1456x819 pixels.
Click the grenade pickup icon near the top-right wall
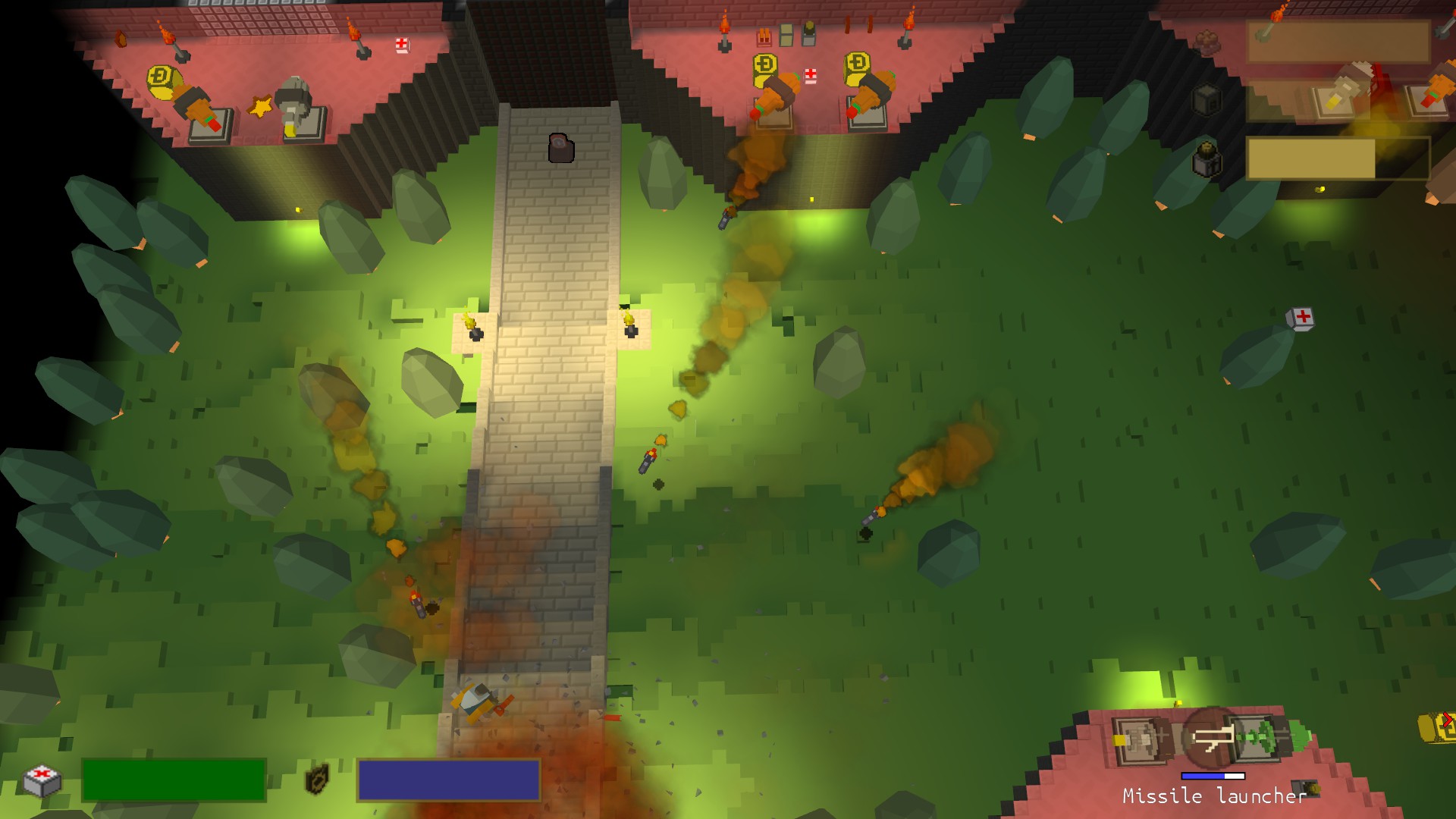click(x=1208, y=156)
